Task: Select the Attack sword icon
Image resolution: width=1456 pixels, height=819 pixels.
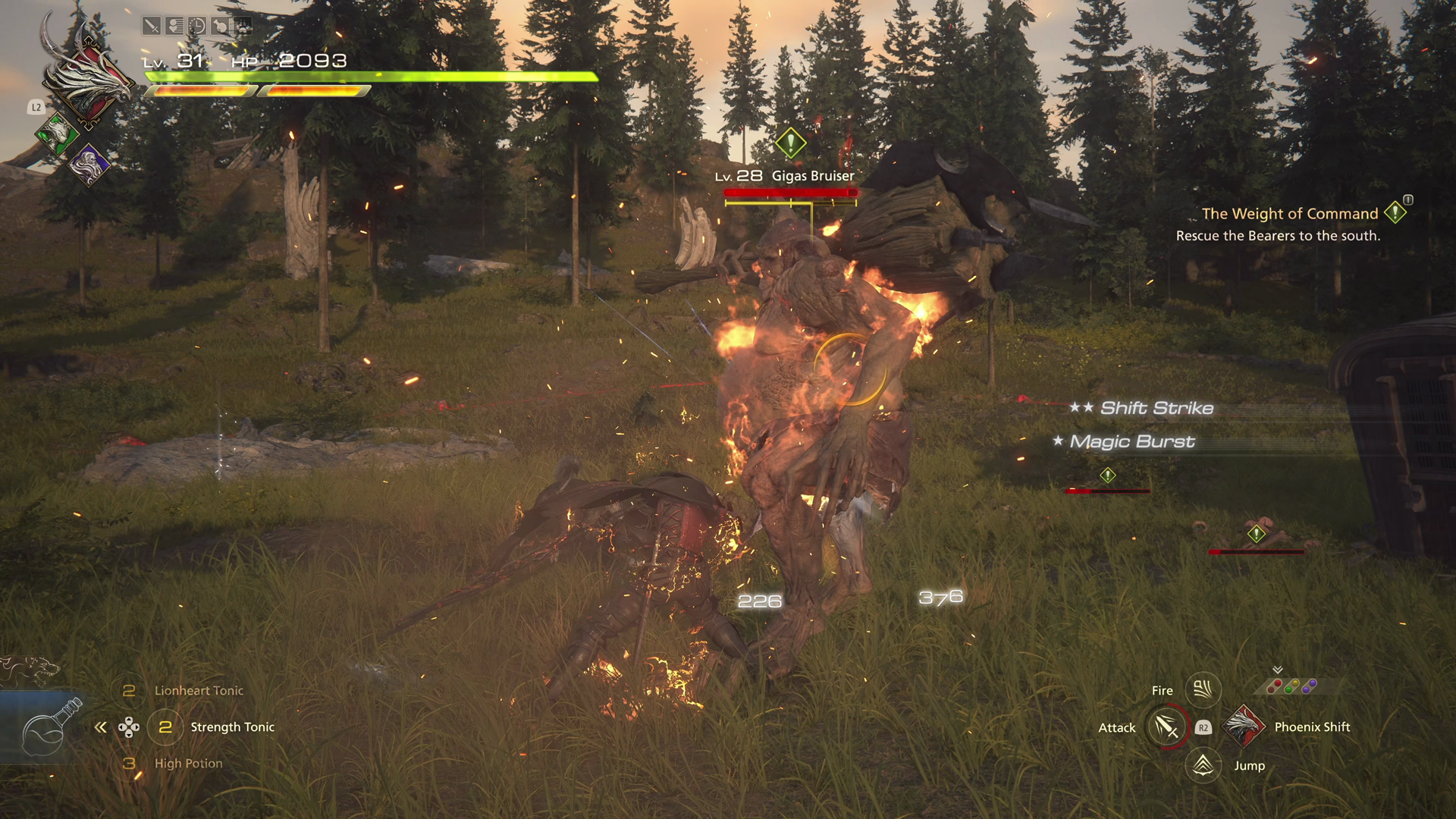Action: pyautogui.click(x=1166, y=726)
